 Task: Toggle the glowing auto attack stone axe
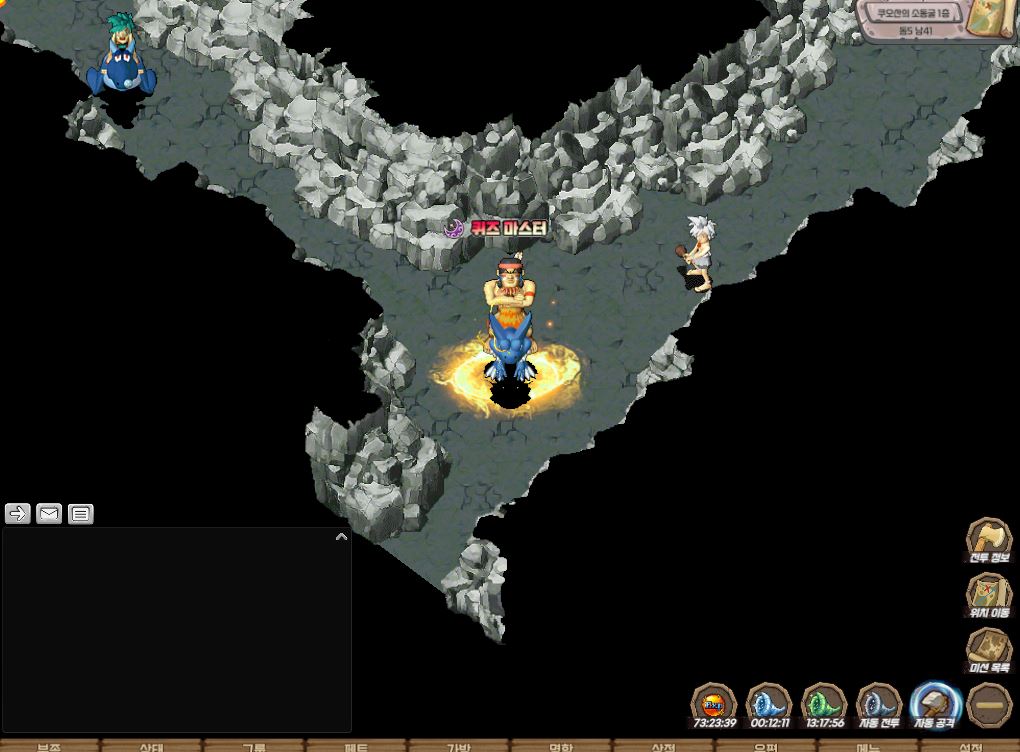pos(935,704)
